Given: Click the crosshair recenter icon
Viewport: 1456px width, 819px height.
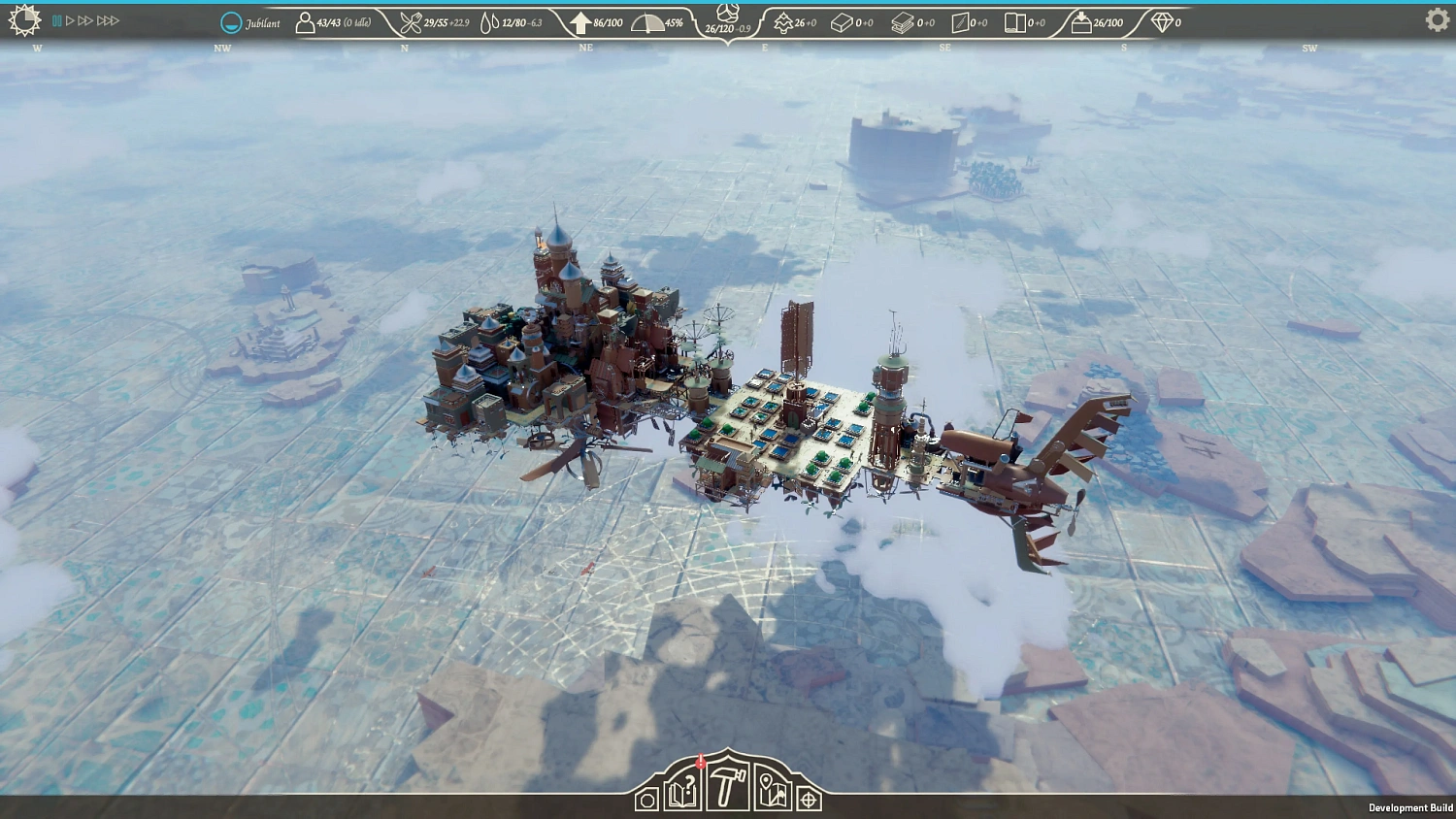Looking at the screenshot, I should [809, 801].
